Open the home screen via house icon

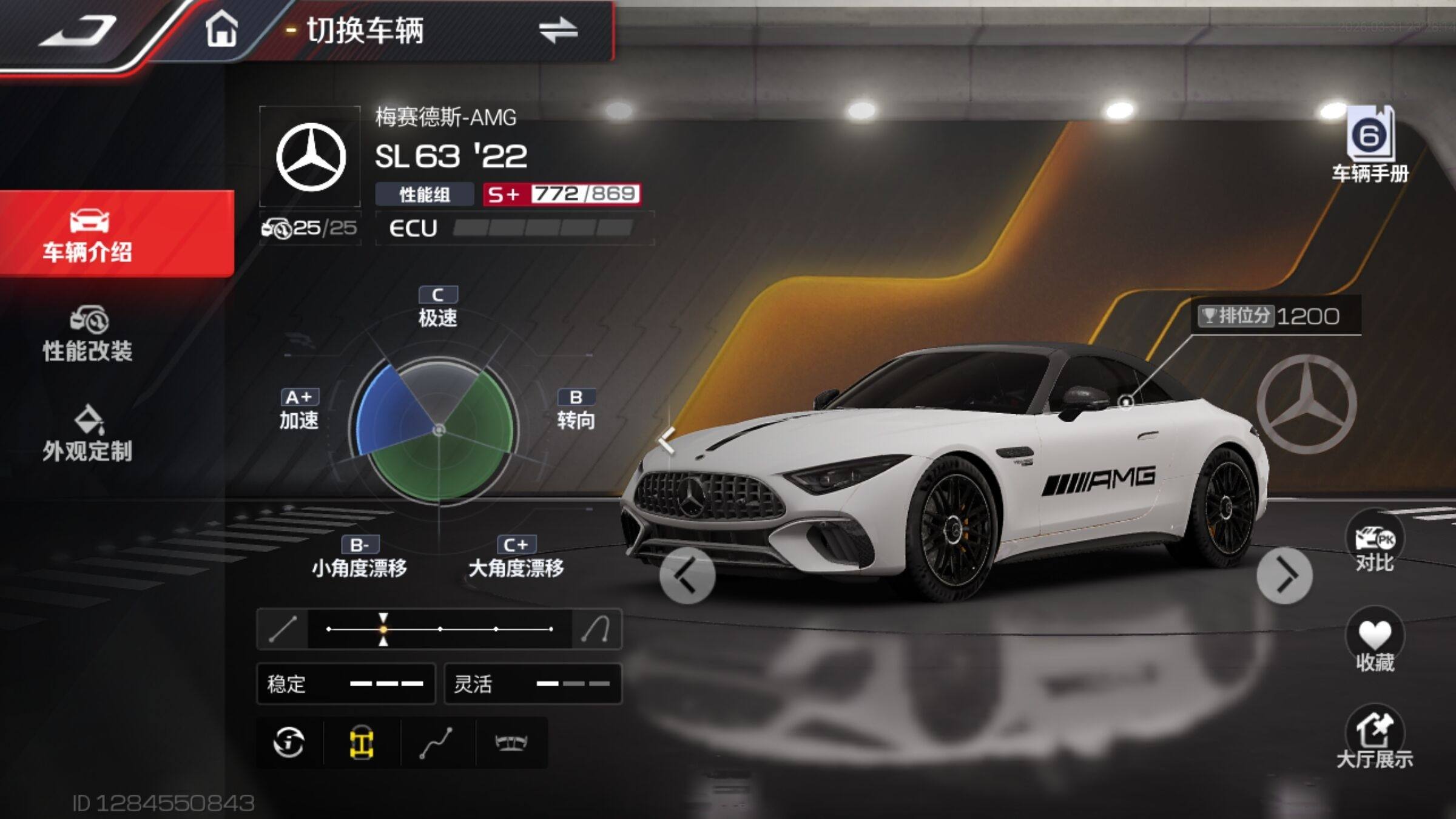click(221, 29)
